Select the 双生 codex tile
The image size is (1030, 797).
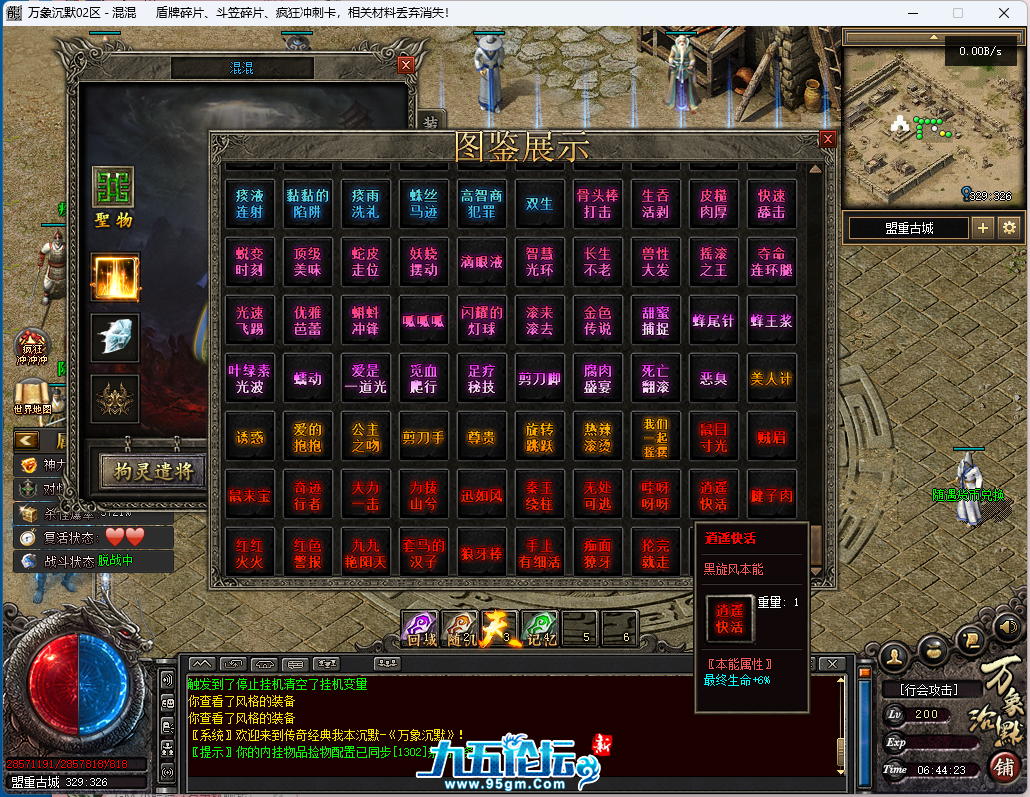(x=540, y=203)
